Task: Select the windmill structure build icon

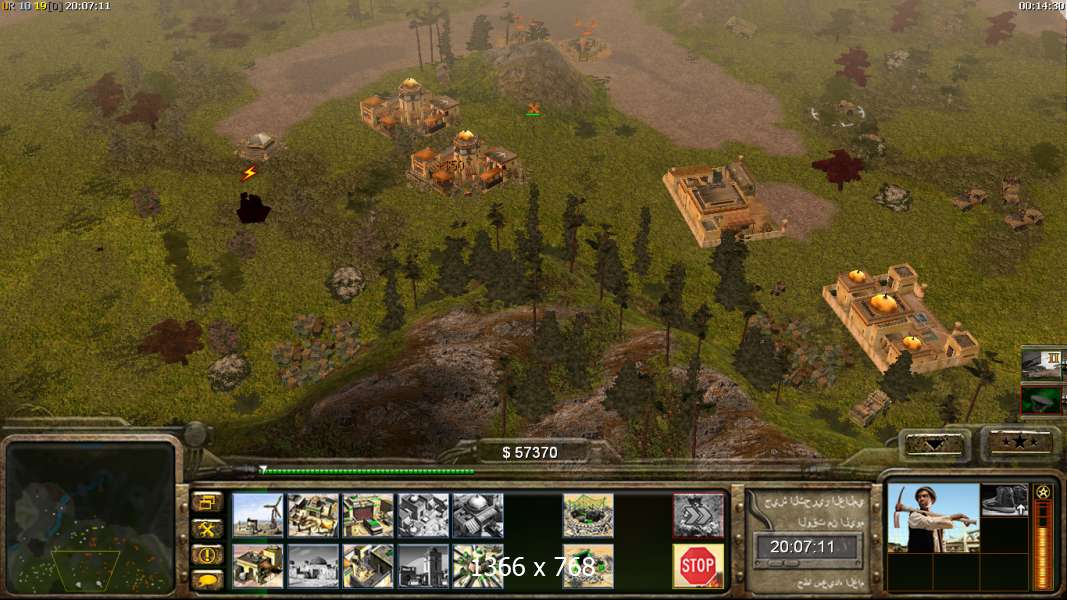Action: coord(258,515)
